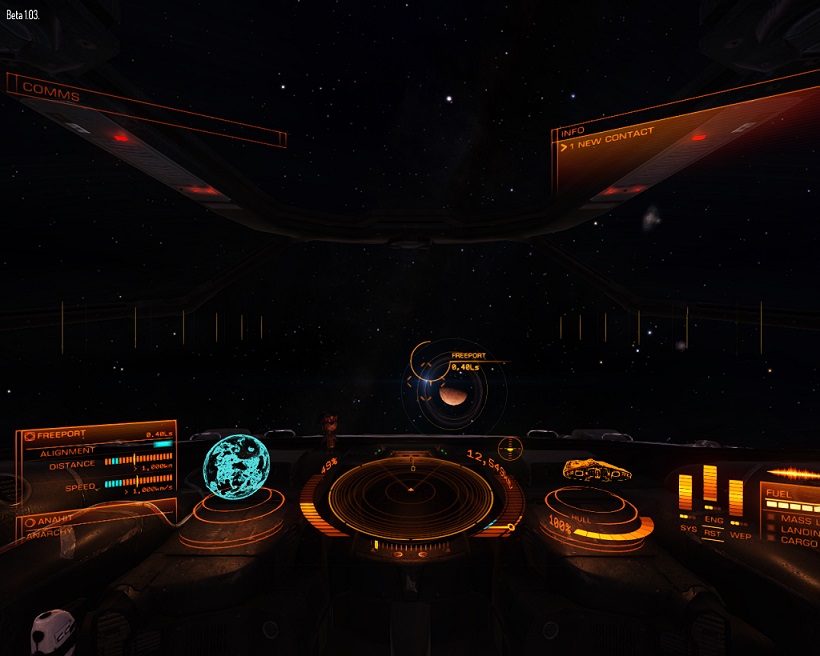Divert power to ENG

pos(713,520)
